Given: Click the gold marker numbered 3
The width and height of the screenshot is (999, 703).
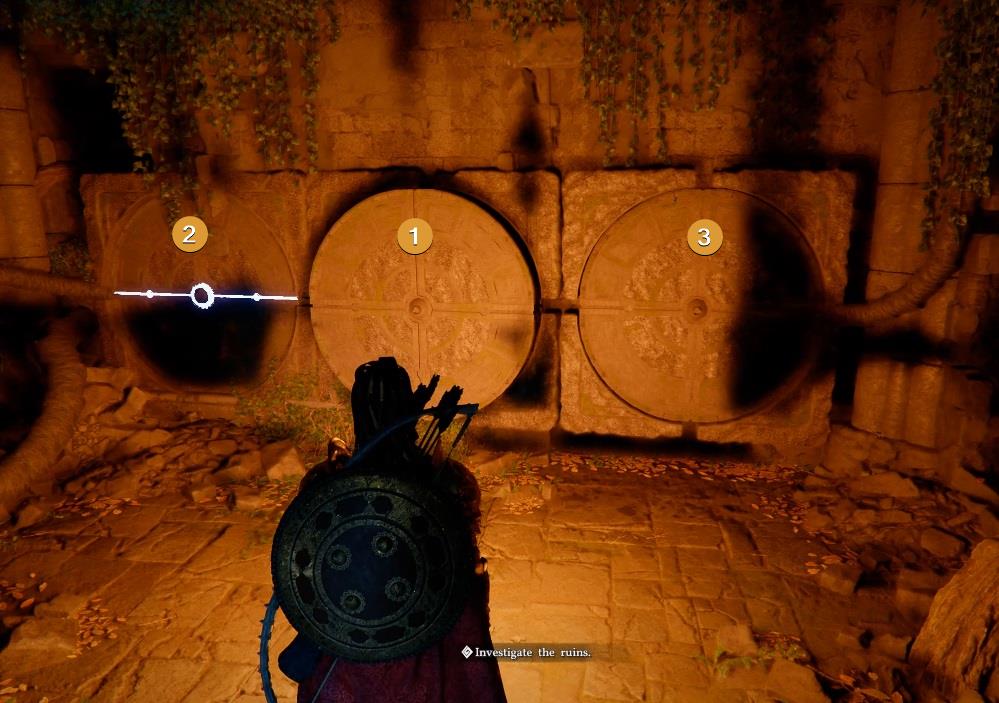Looking at the screenshot, I should [x=704, y=237].
